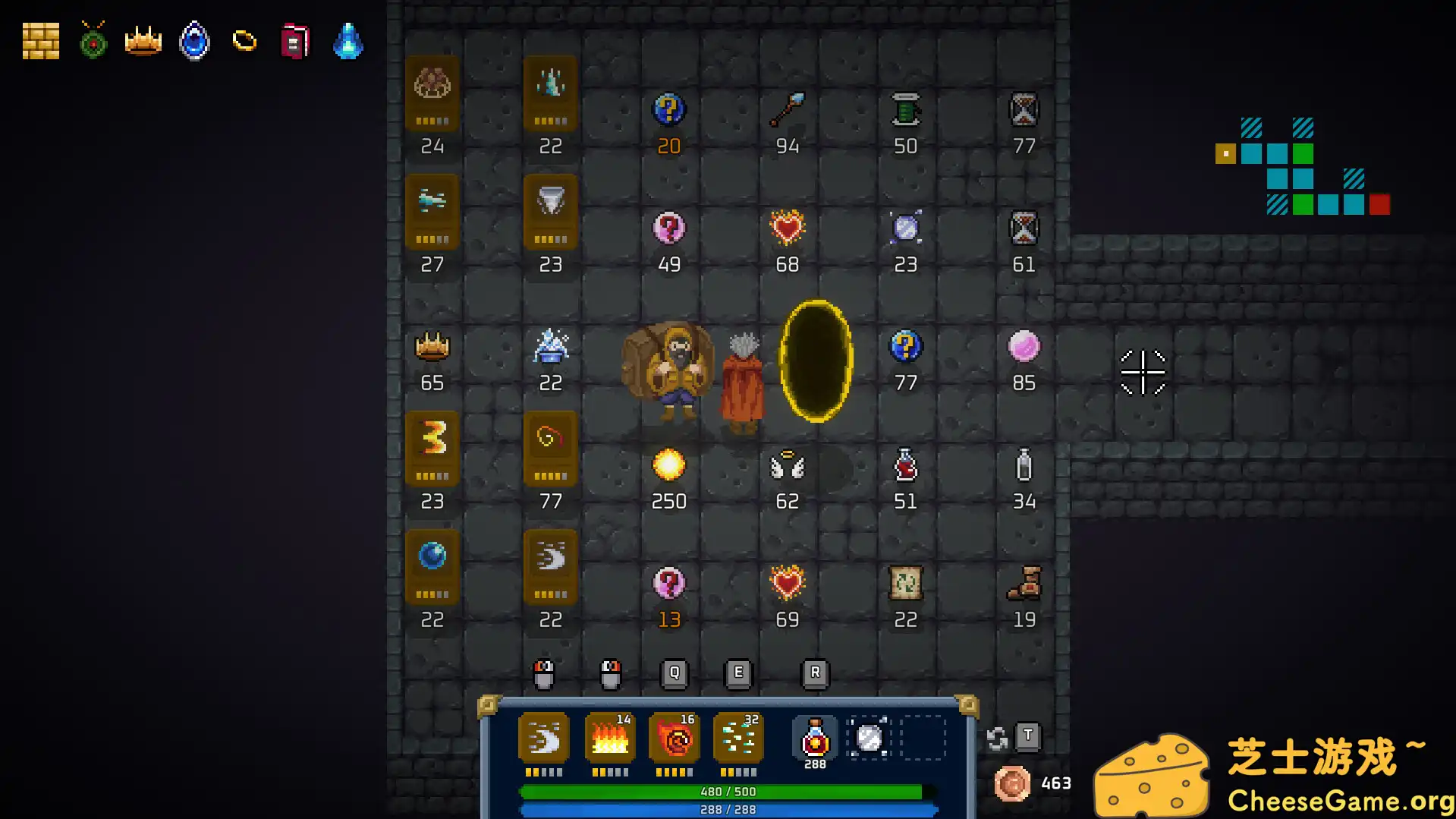This screenshot has height=819, width=1456.
Task: Select the silver orb item slot
Action: pyautogui.click(x=870, y=738)
